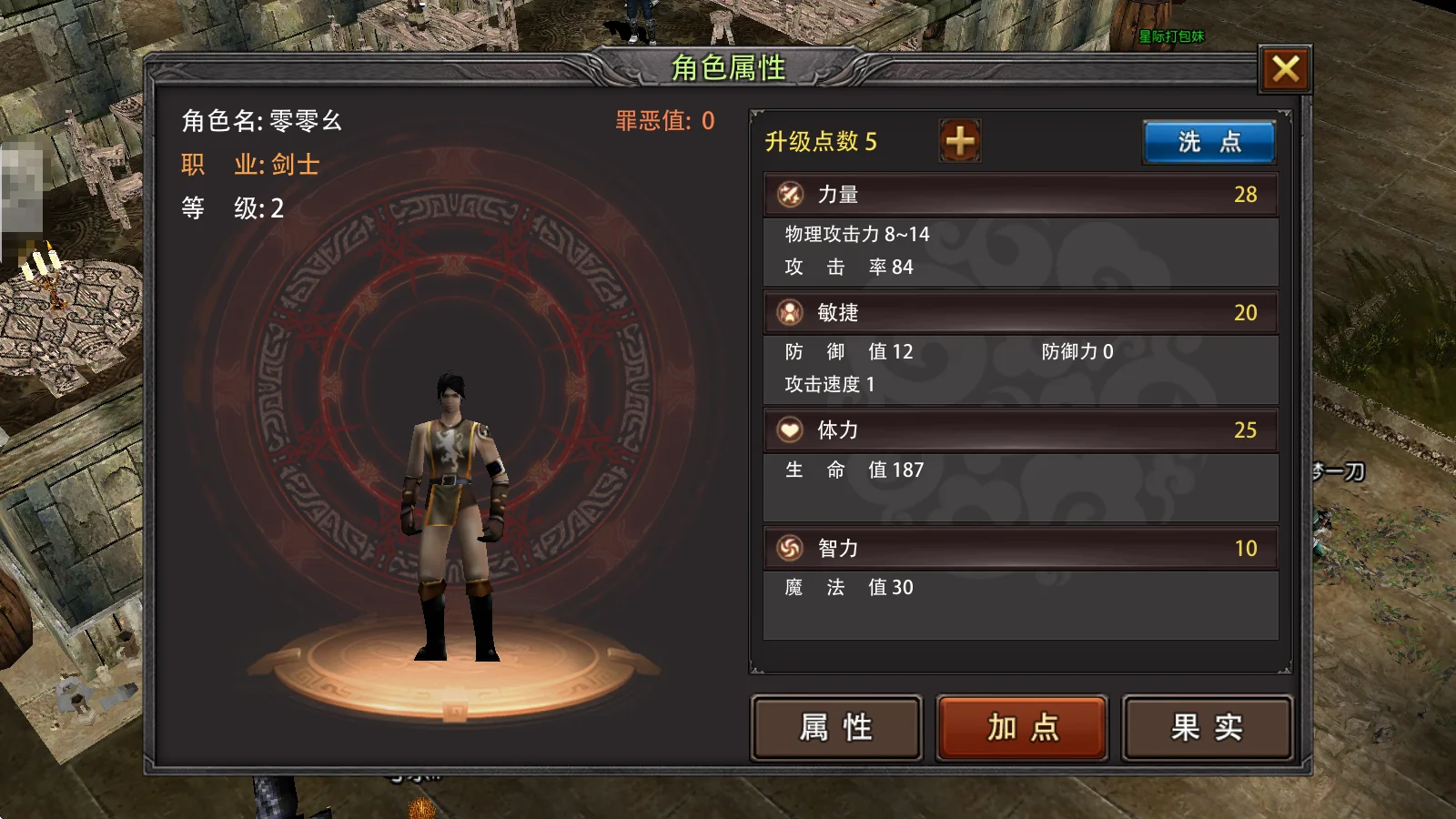Switch to the 属性 tab
Viewport: 1456px width, 819px height.
tap(836, 727)
